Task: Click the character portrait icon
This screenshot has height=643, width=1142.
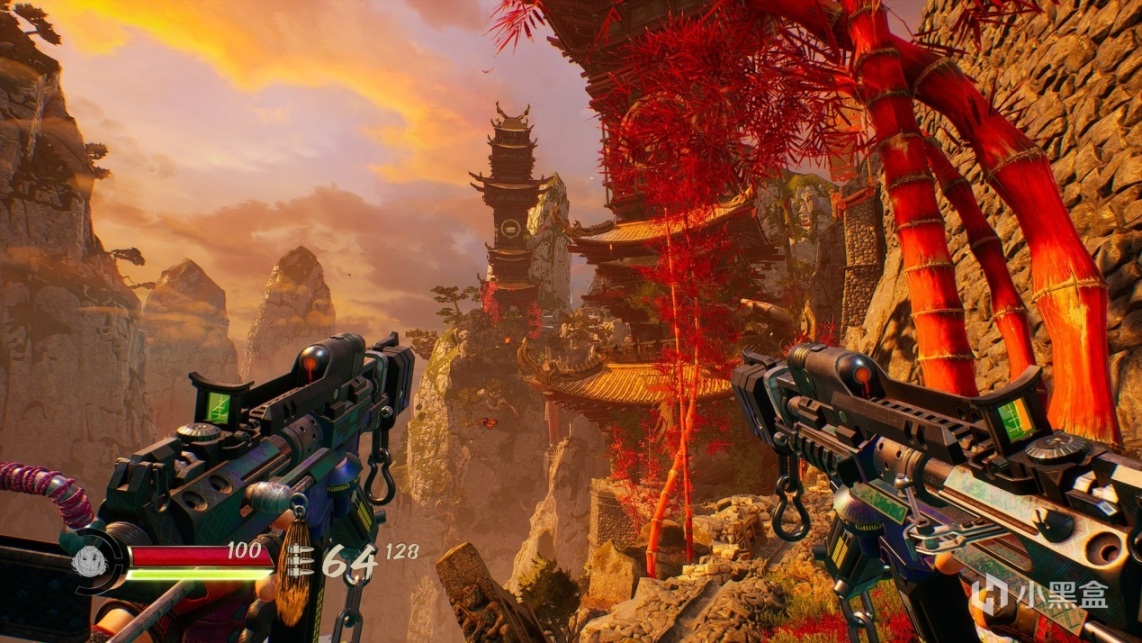Action: (89, 560)
